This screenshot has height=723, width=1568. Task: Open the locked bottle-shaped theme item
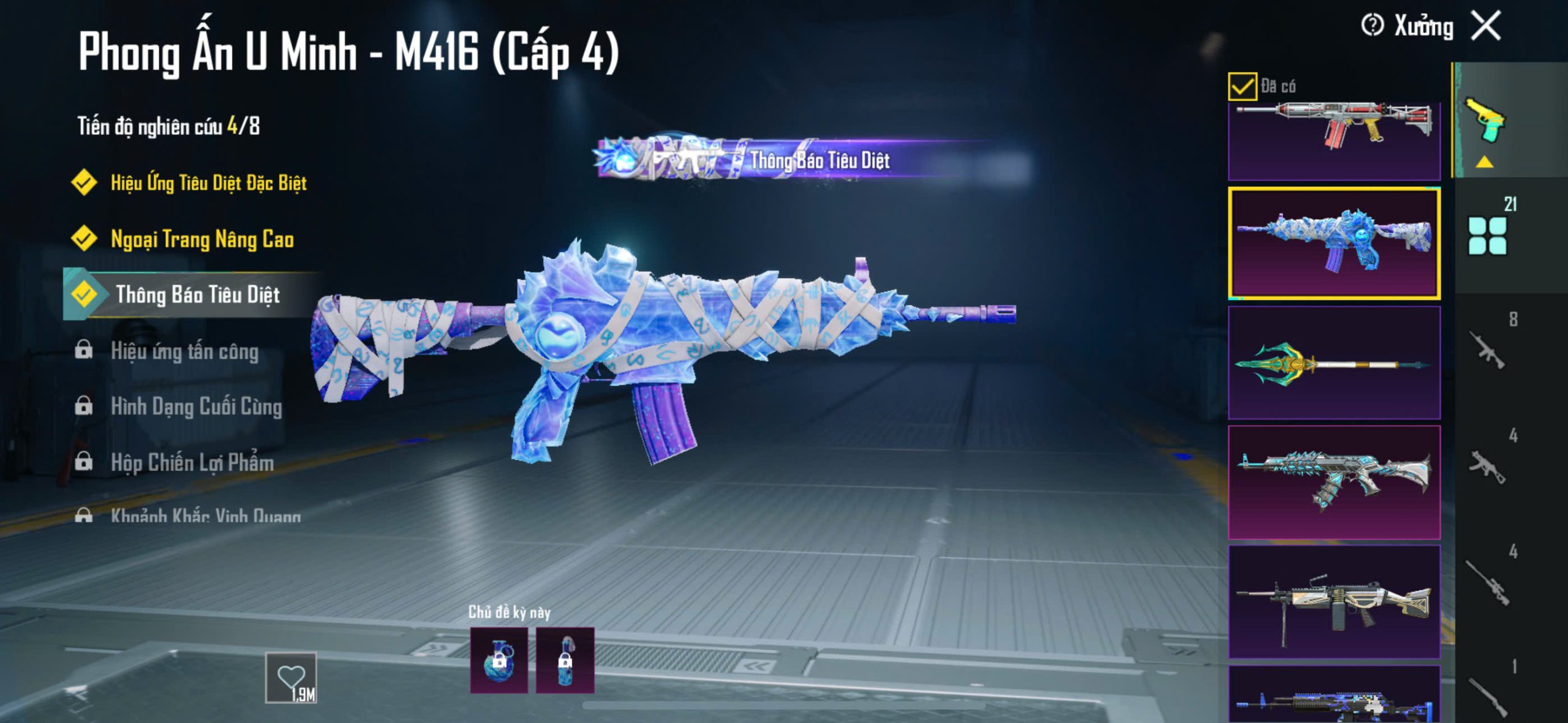[565, 660]
